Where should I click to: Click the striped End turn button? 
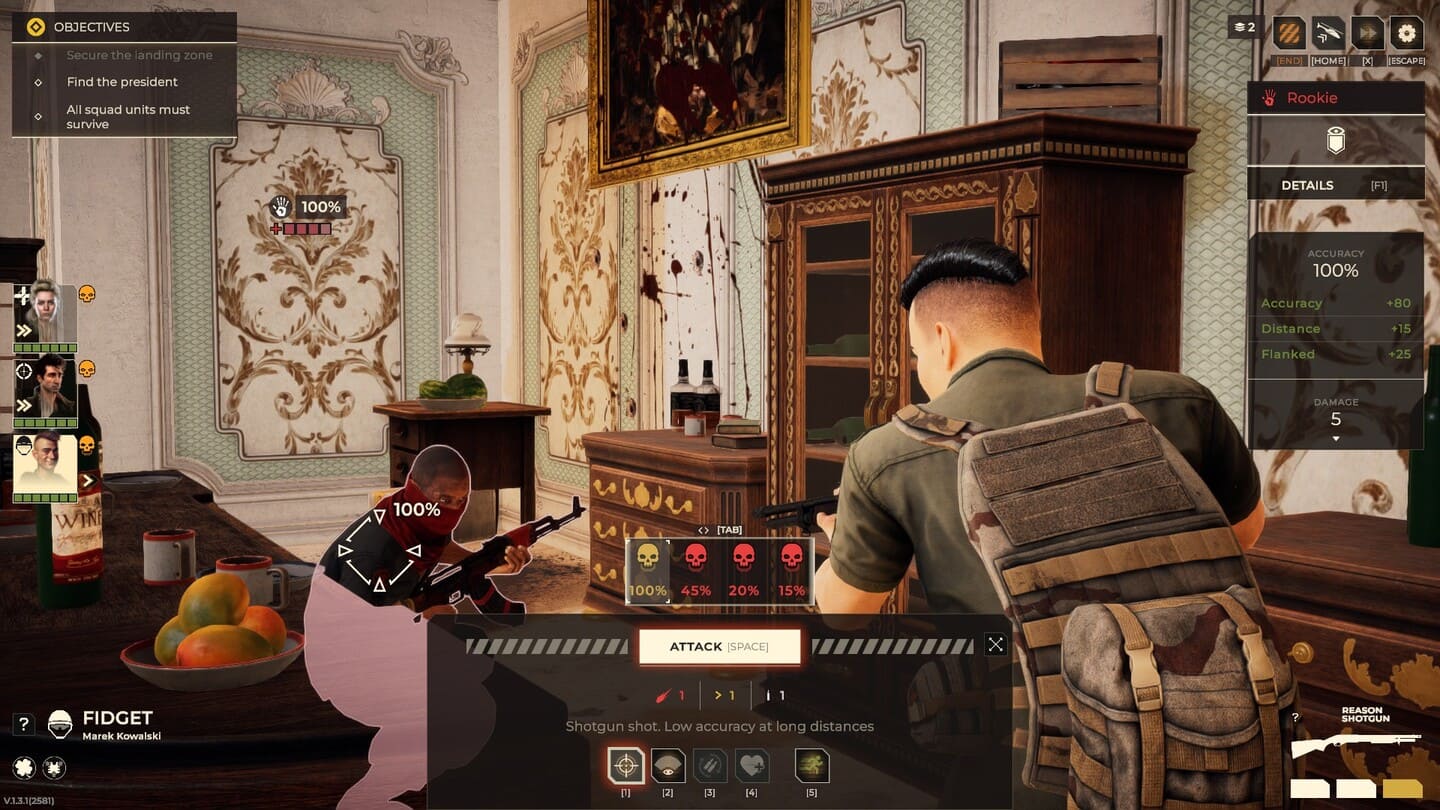pyautogui.click(x=1289, y=34)
